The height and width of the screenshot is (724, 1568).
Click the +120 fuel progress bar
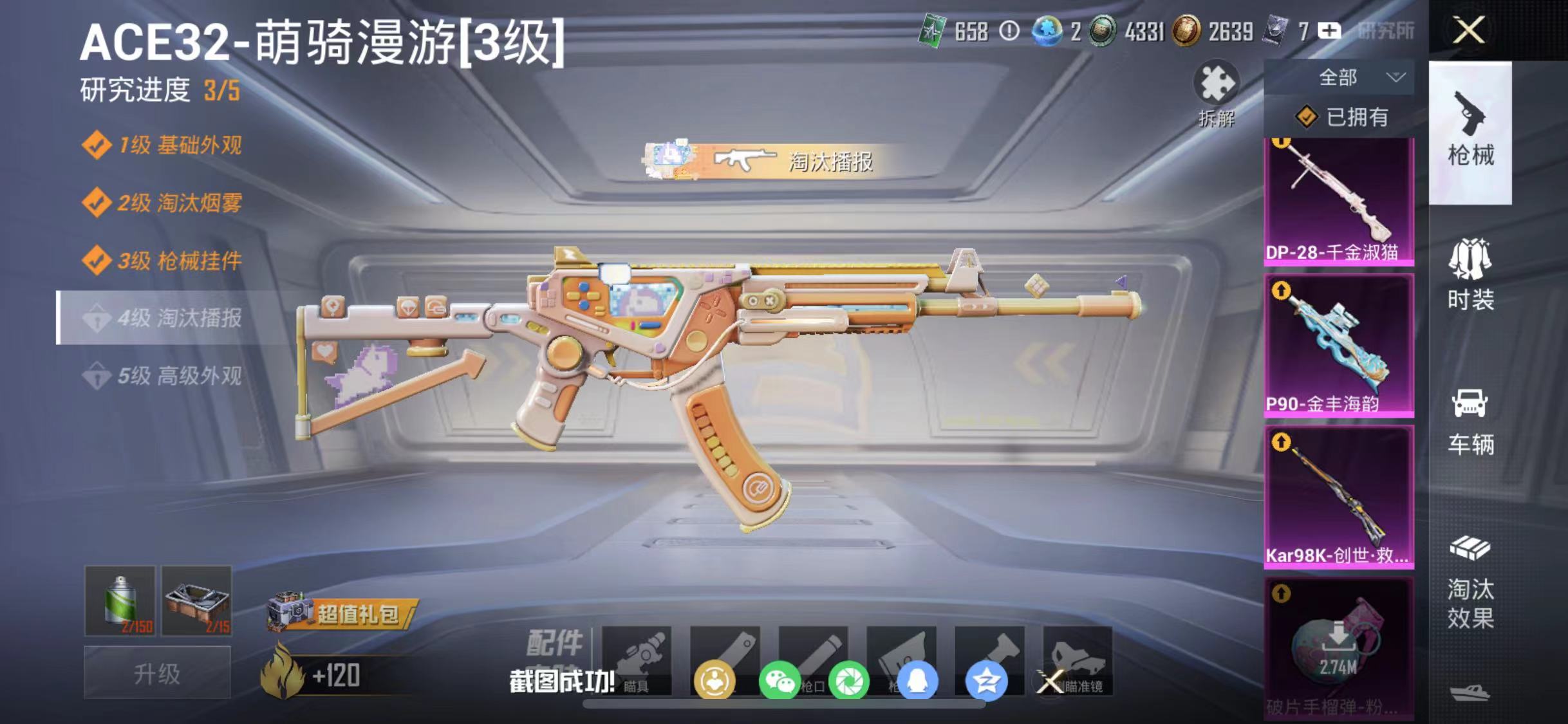point(338,676)
